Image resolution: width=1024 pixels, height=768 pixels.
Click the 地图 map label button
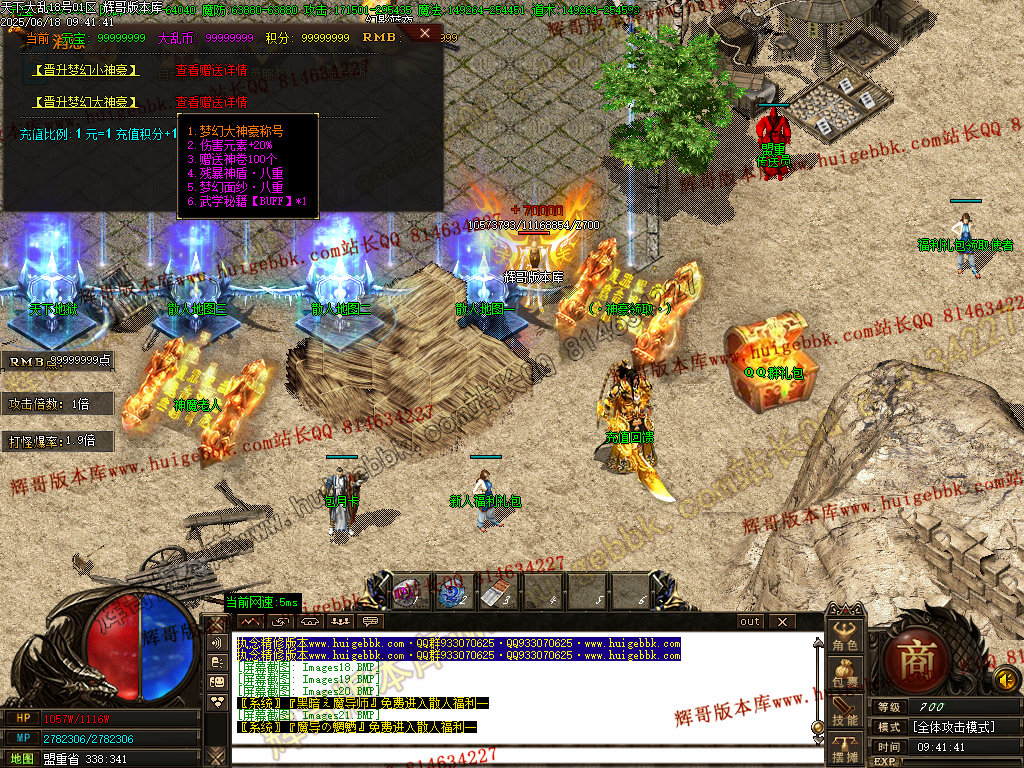click(x=23, y=759)
